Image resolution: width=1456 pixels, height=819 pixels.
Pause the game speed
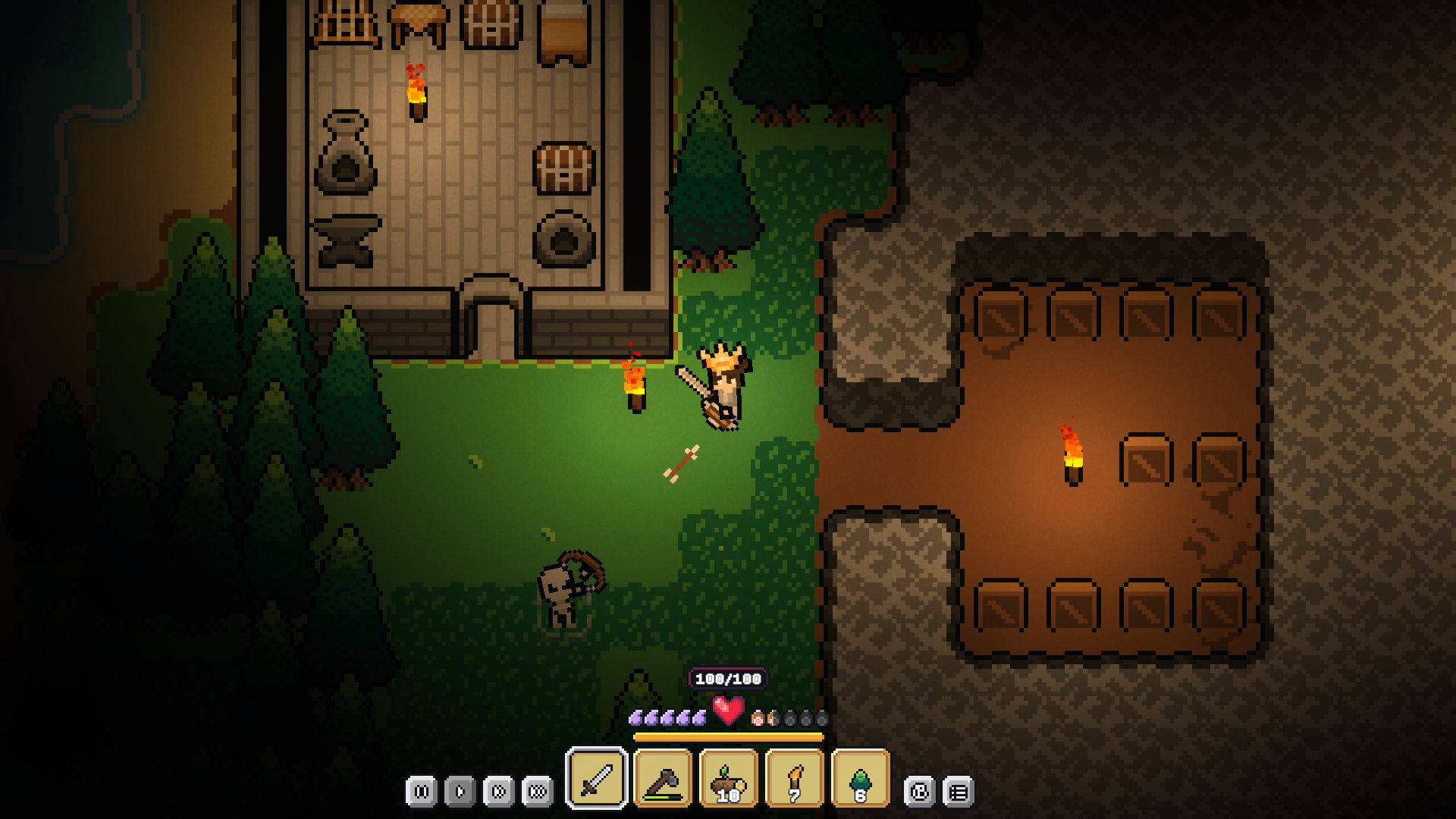pos(422,792)
